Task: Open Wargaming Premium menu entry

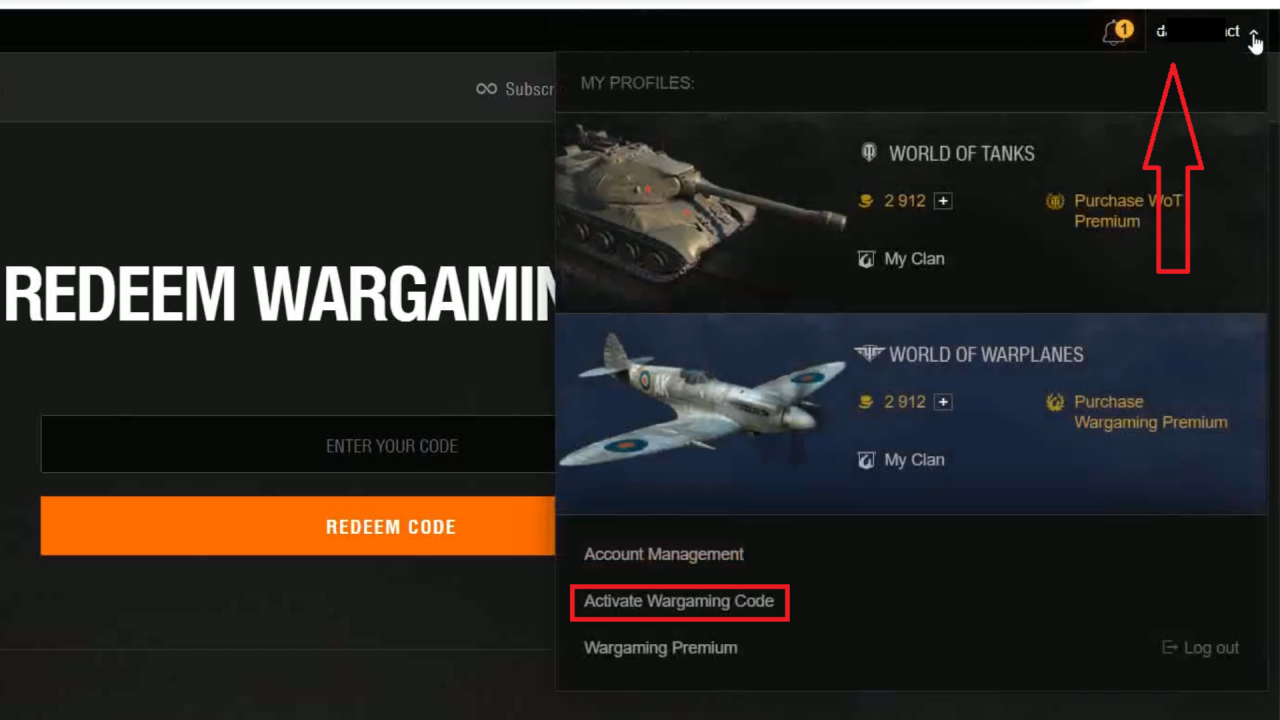Action: tap(660, 647)
